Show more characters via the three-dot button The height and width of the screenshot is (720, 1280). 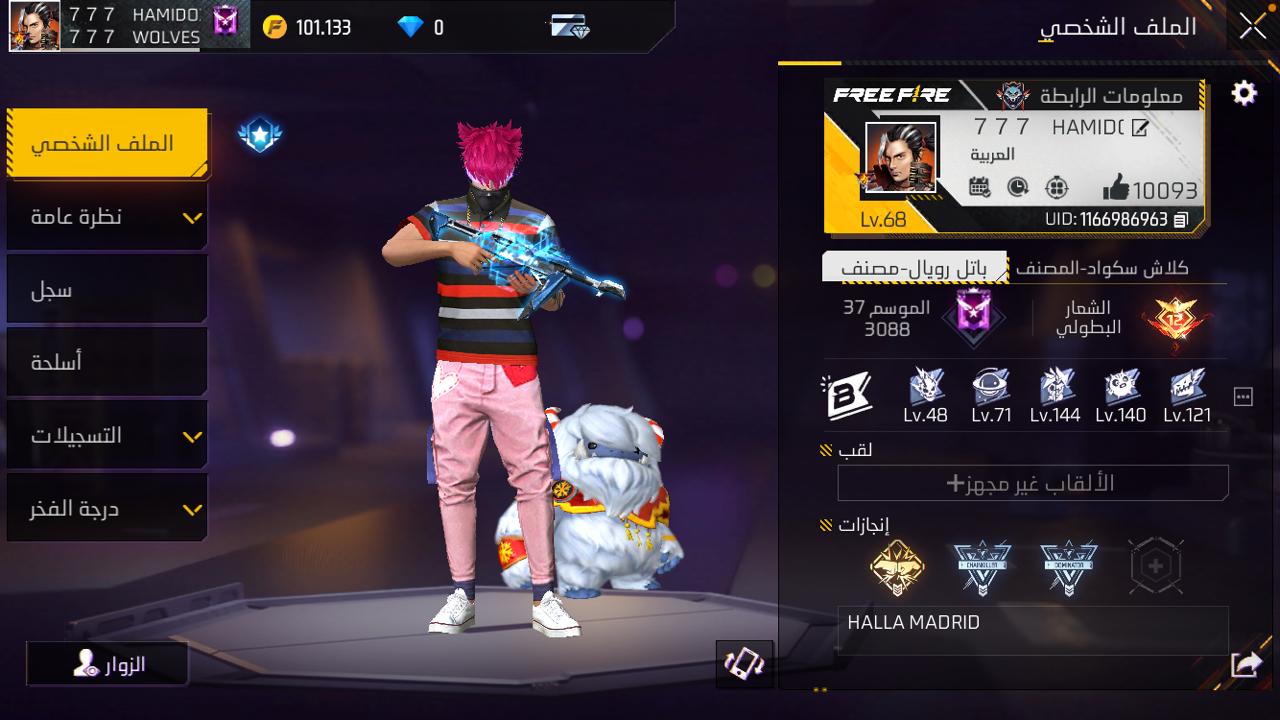(1243, 397)
